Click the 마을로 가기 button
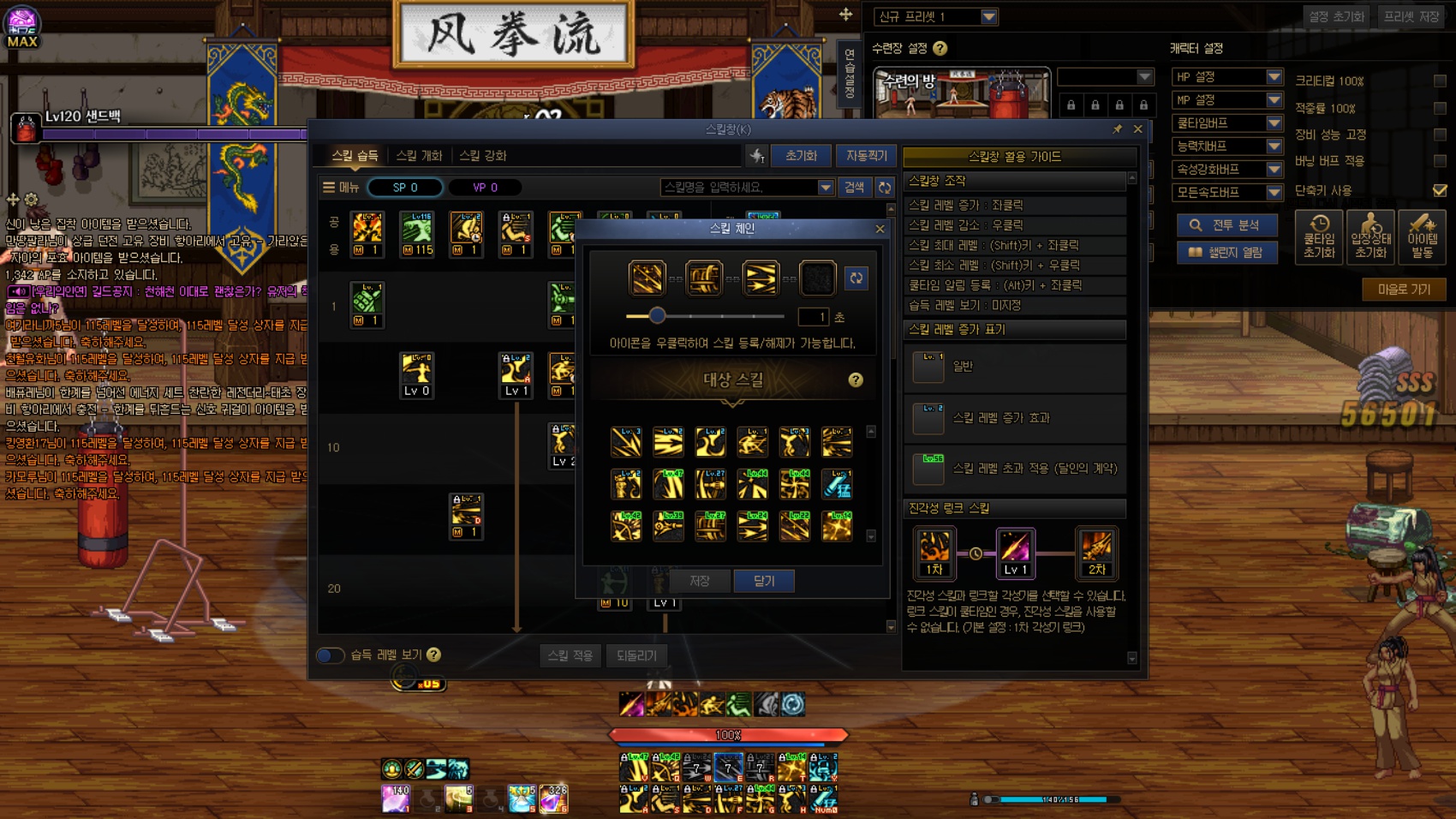The width and height of the screenshot is (1456, 819). [1404, 290]
